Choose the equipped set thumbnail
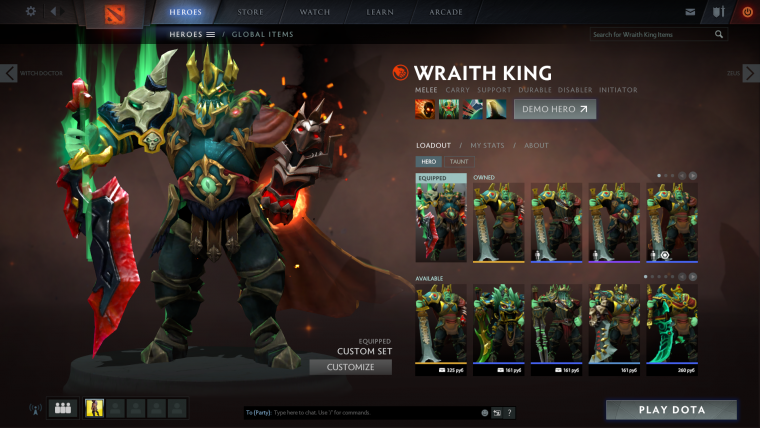 click(x=441, y=218)
